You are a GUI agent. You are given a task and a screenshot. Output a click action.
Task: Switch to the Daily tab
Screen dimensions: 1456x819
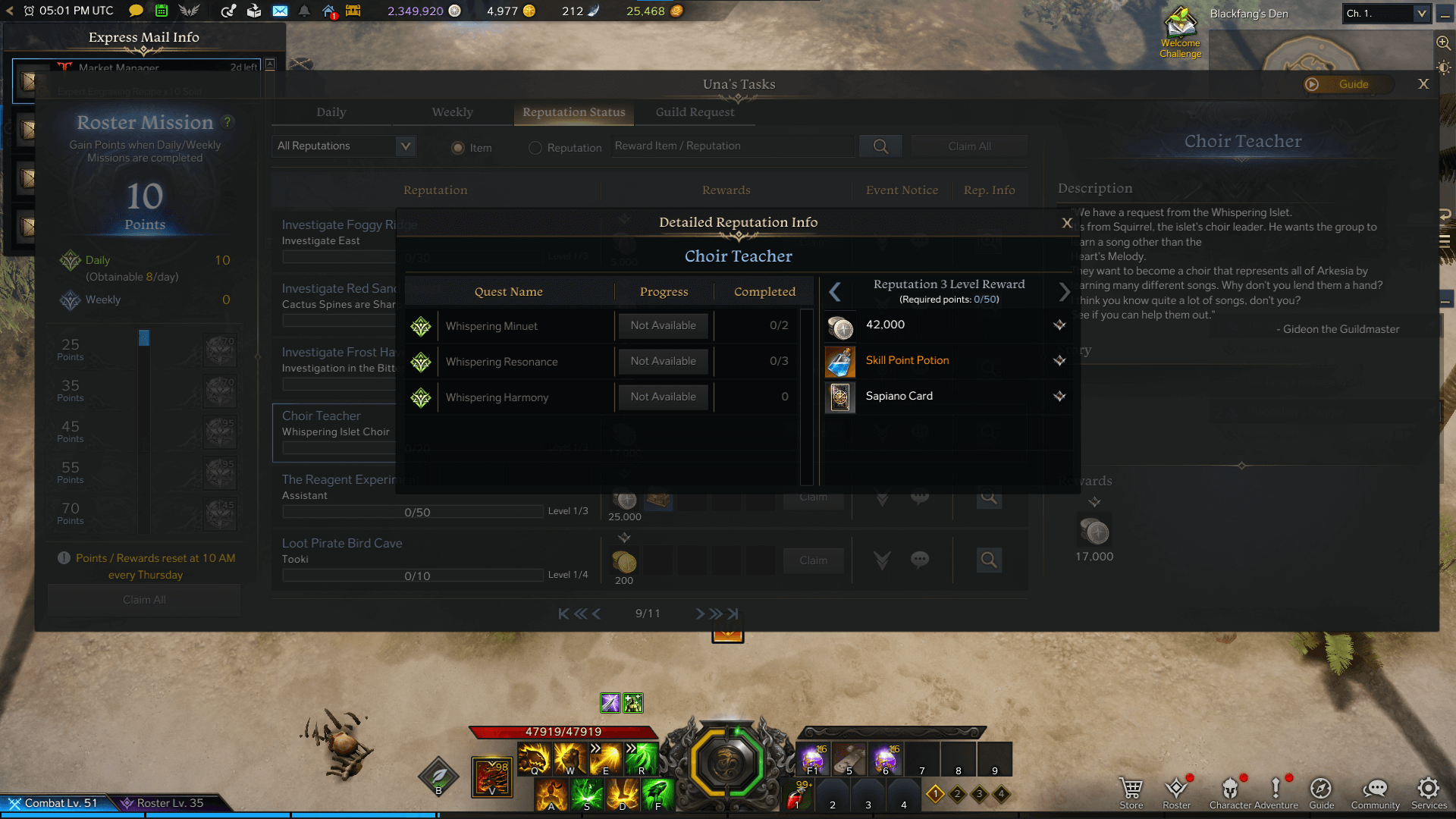[331, 112]
